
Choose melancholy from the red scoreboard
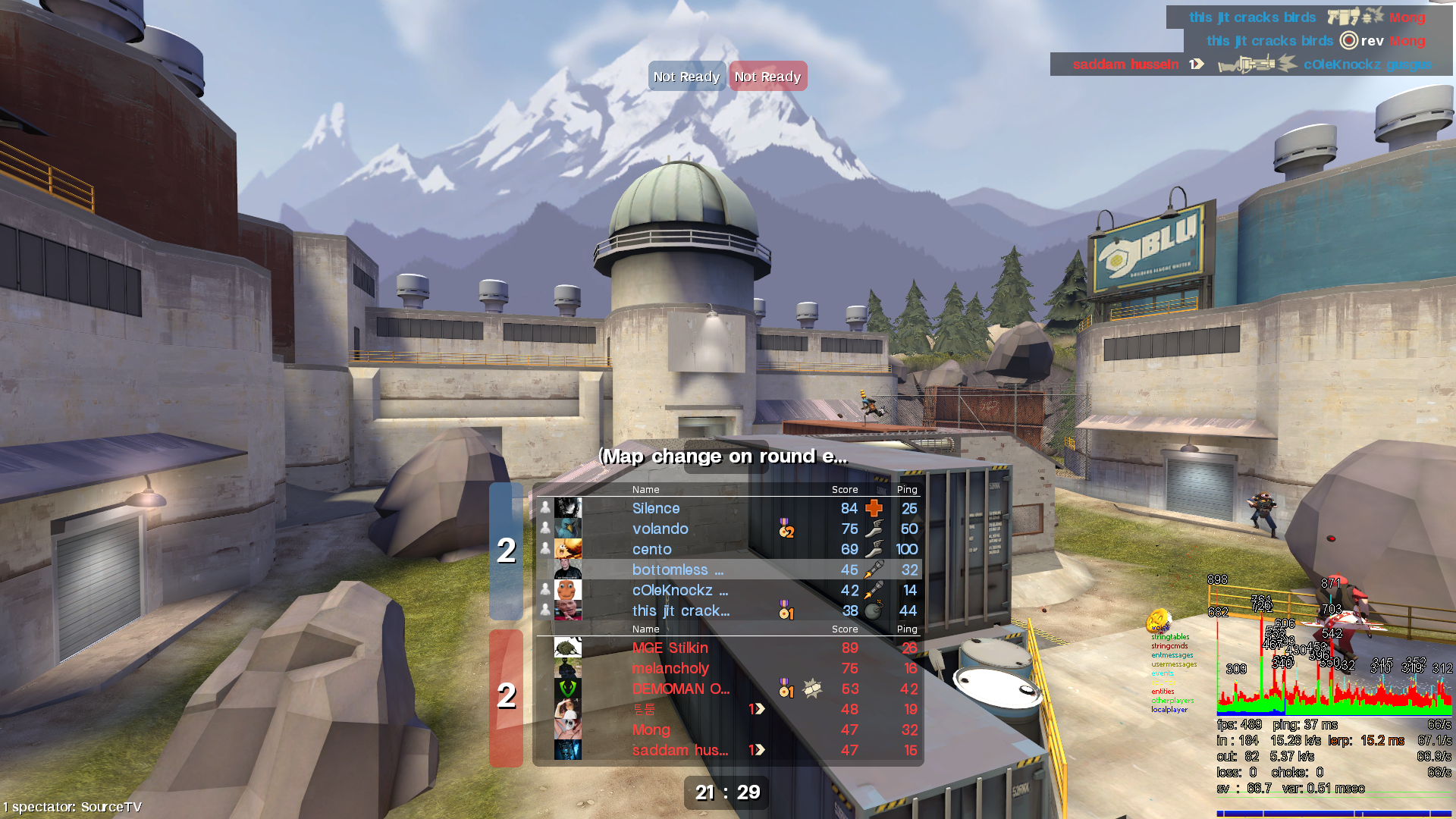coord(670,669)
